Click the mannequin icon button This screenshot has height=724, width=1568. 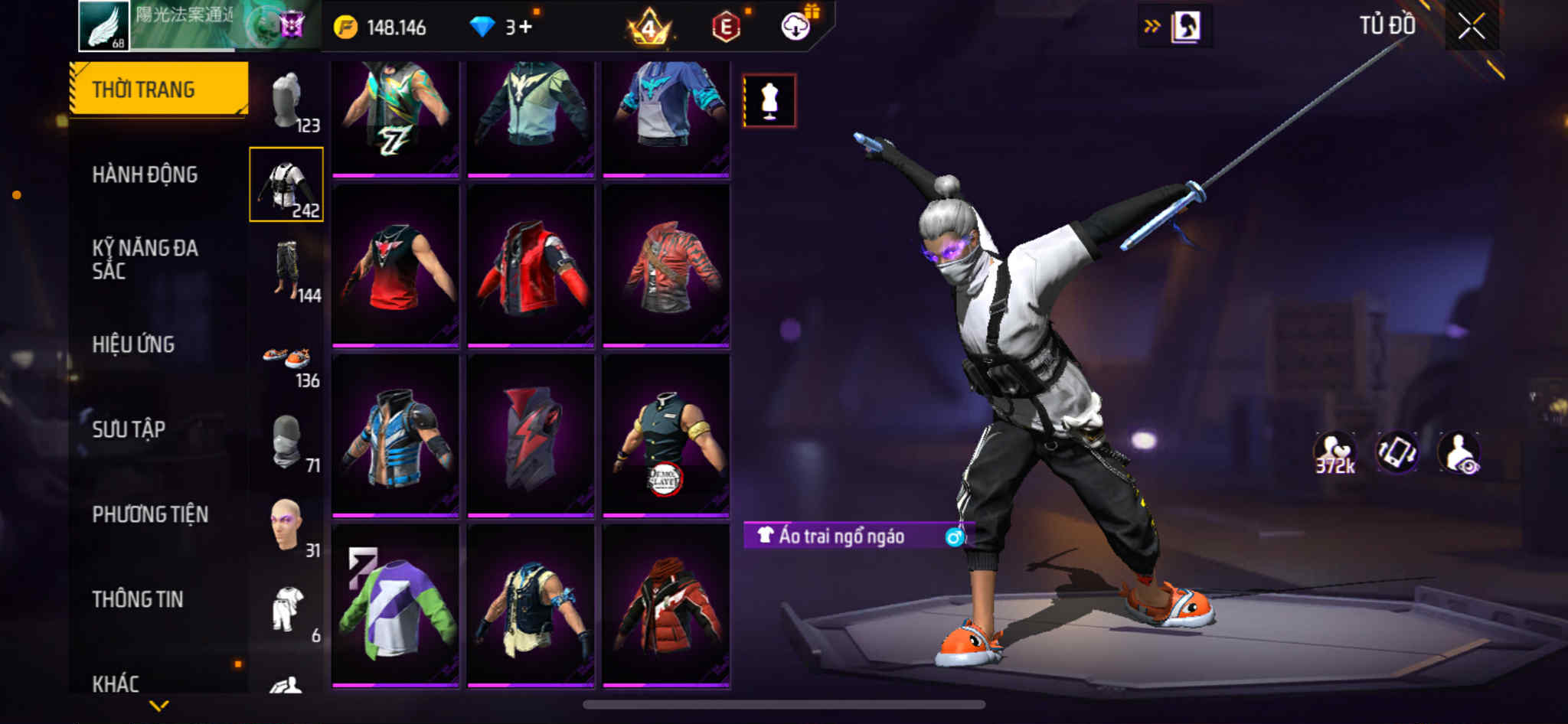(x=769, y=101)
